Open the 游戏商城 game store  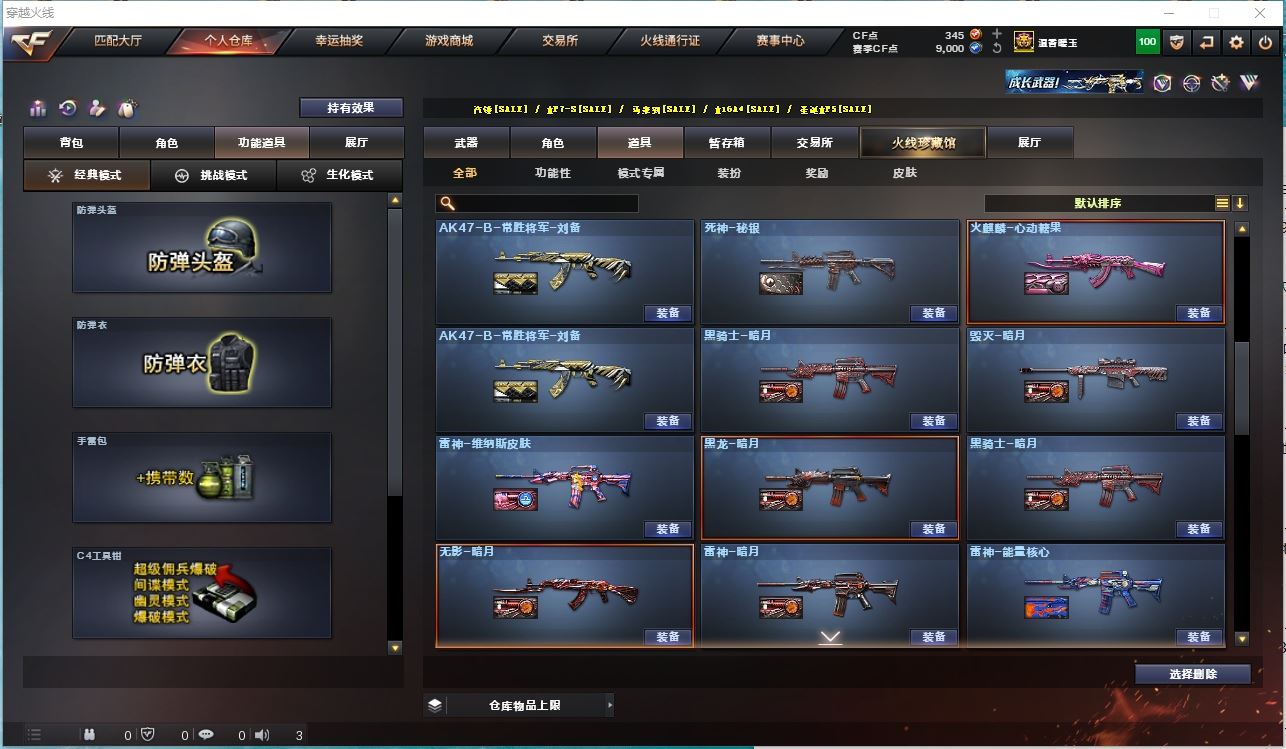click(449, 41)
